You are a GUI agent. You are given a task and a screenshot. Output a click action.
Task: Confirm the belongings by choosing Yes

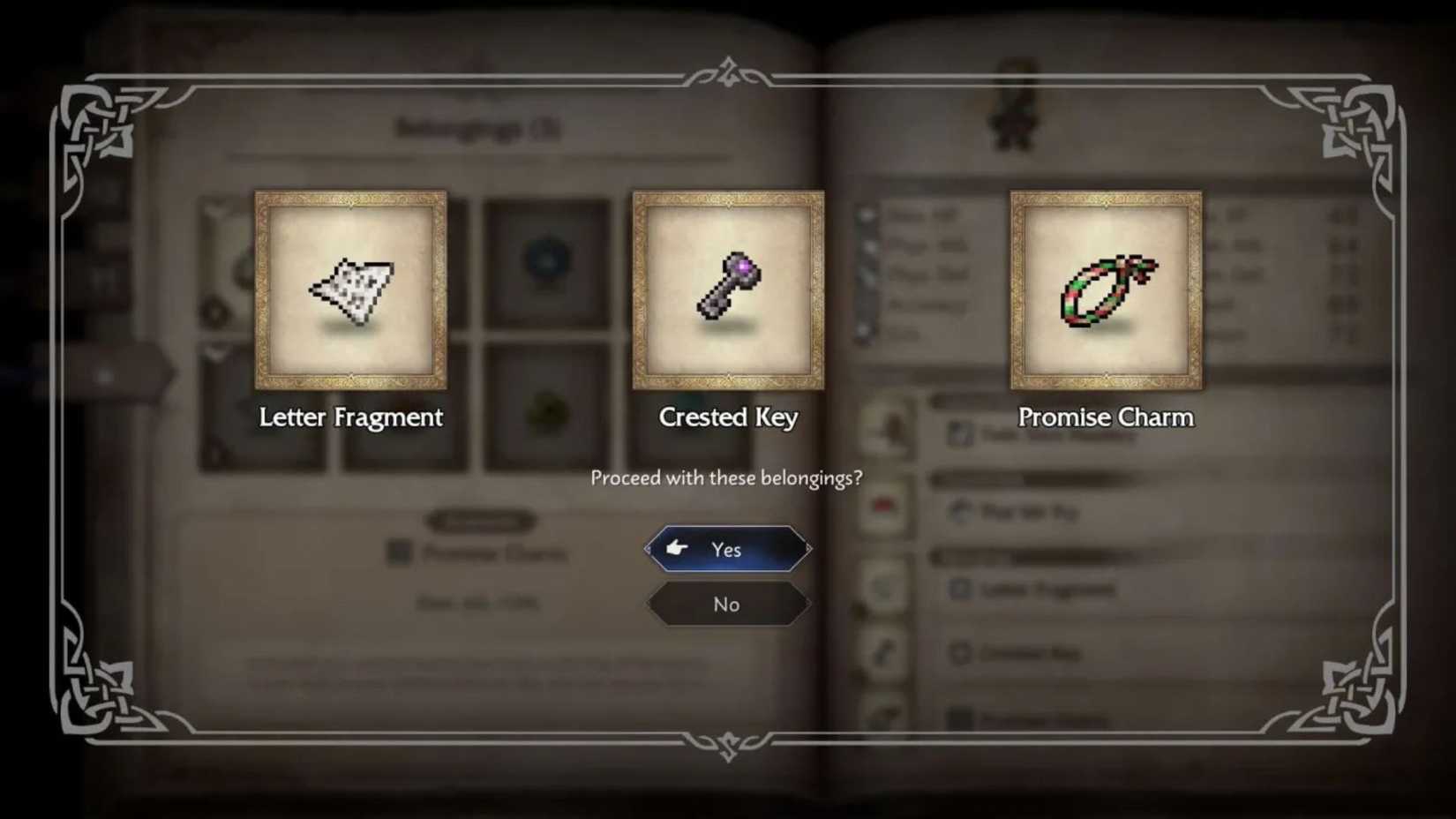[725, 549]
